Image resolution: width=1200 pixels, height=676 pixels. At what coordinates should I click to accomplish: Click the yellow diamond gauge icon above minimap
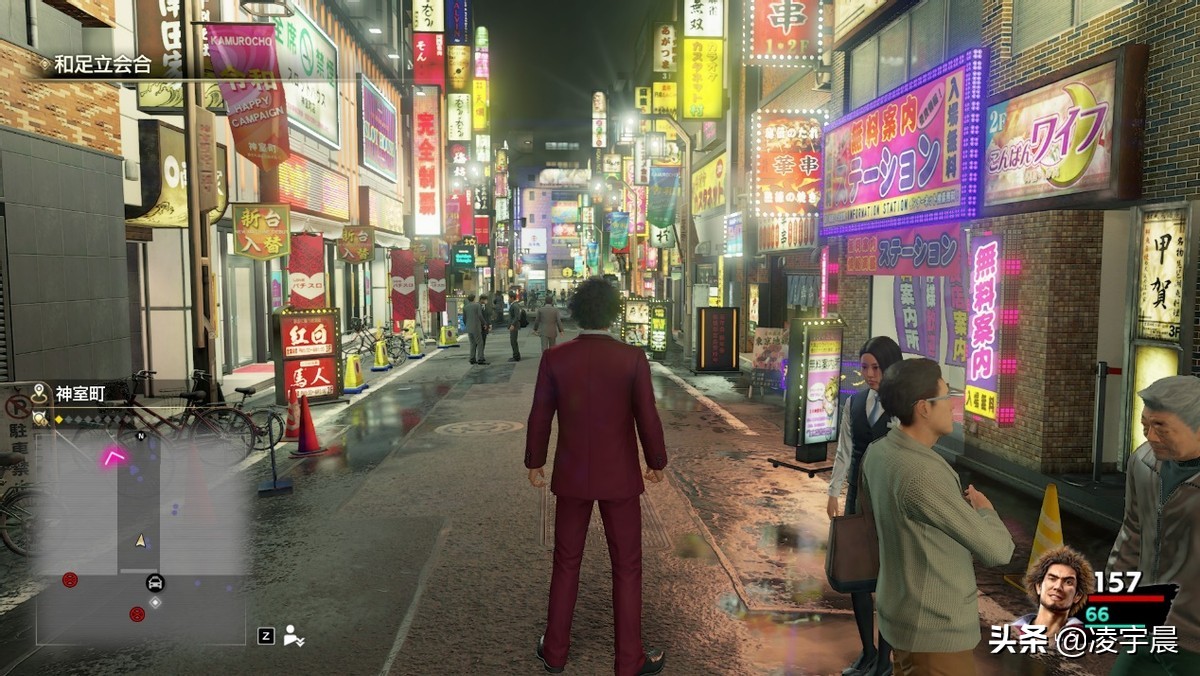pos(58,419)
